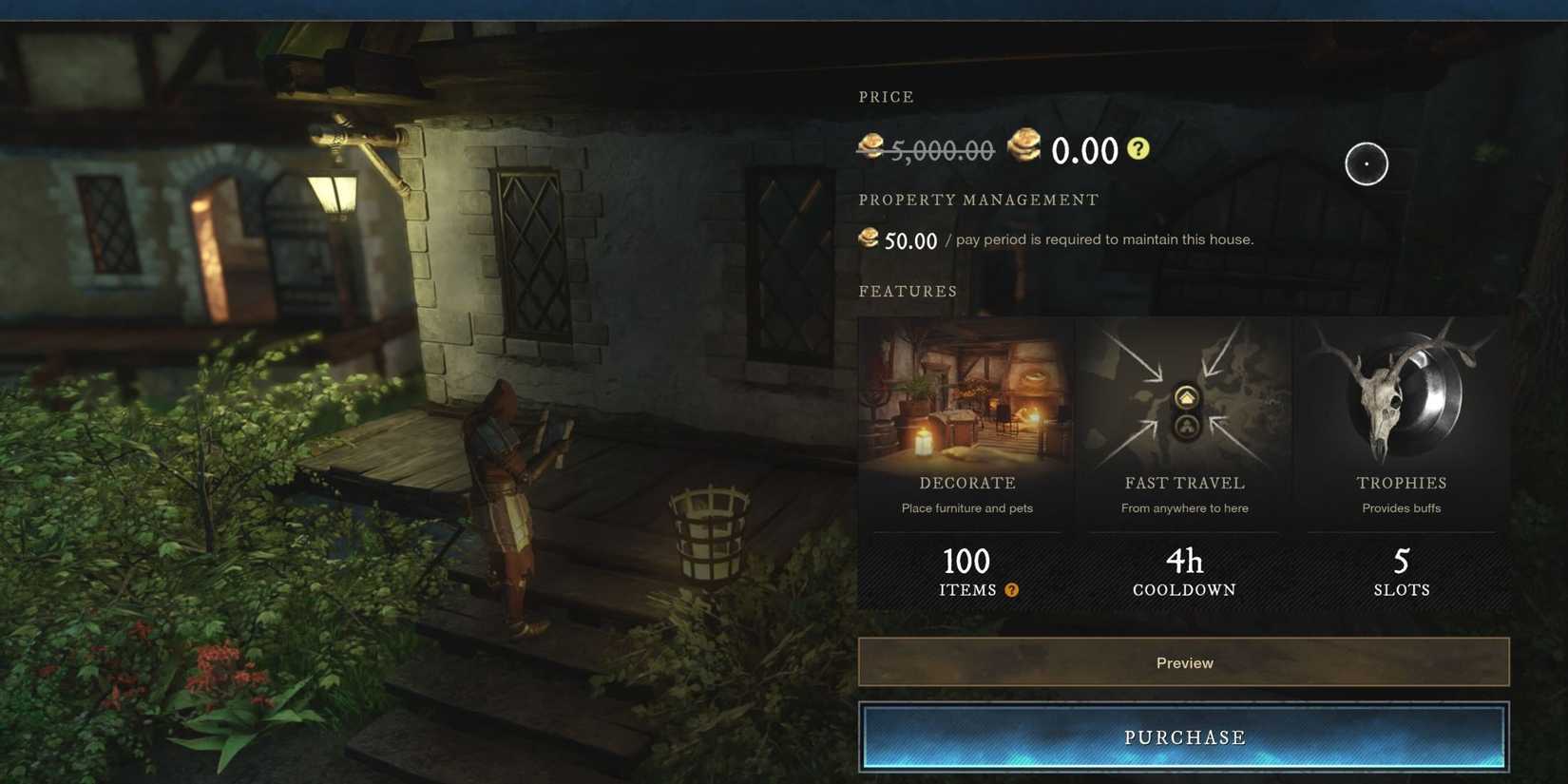Click the Preview button
The height and width of the screenshot is (784, 1568).
(1183, 662)
